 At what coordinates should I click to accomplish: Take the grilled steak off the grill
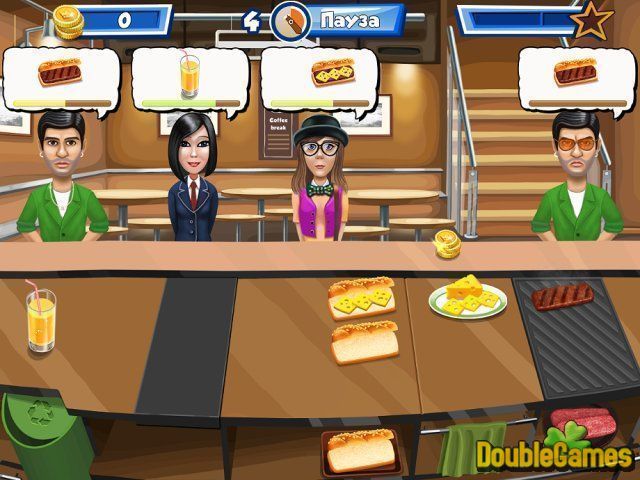tap(562, 296)
